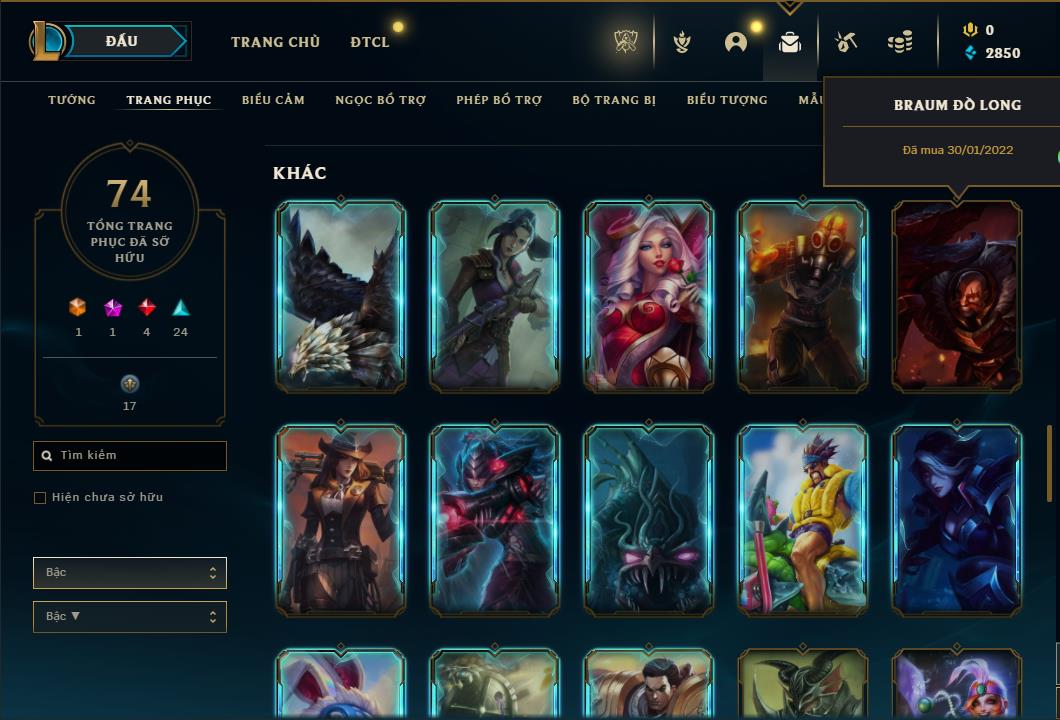
Task: Click the loot hammer icon
Action: point(846,42)
